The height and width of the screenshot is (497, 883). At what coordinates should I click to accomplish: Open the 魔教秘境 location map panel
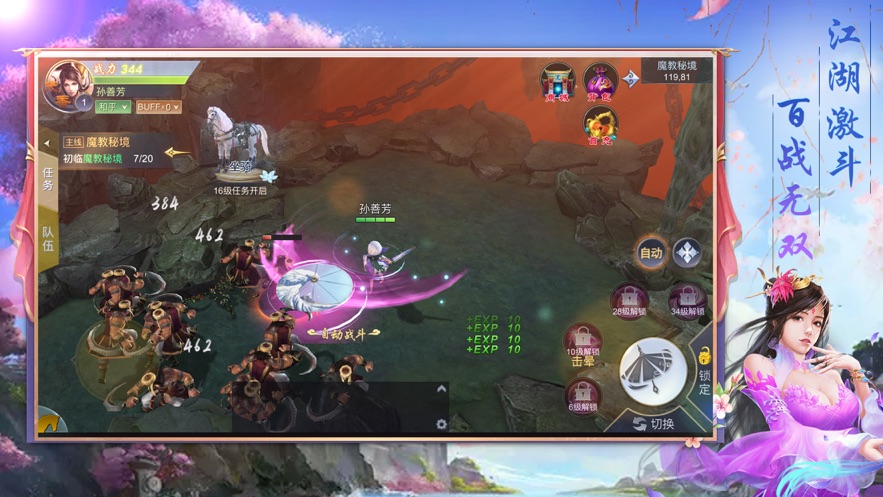click(x=677, y=70)
